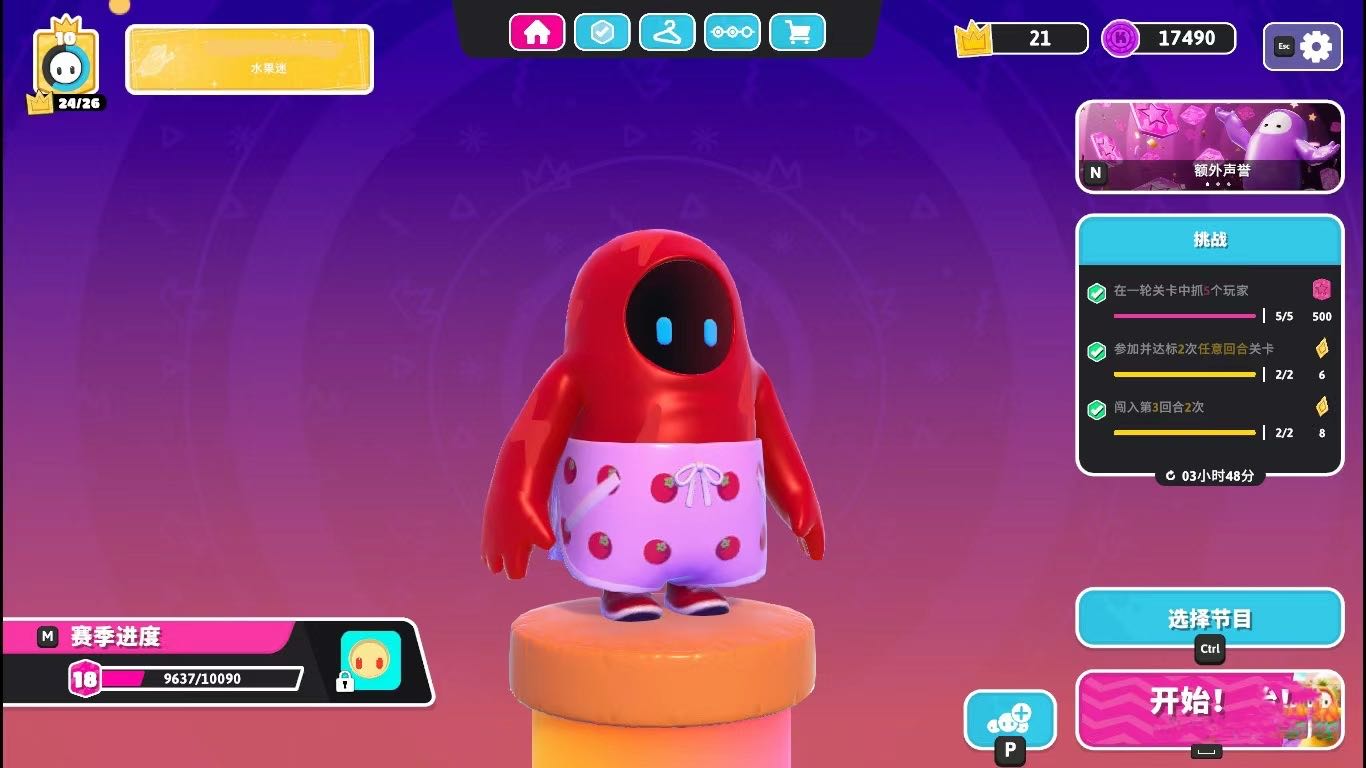Click the pink 开始 start button
This screenshot has height=768, width=1366.
coord(1209,709)
